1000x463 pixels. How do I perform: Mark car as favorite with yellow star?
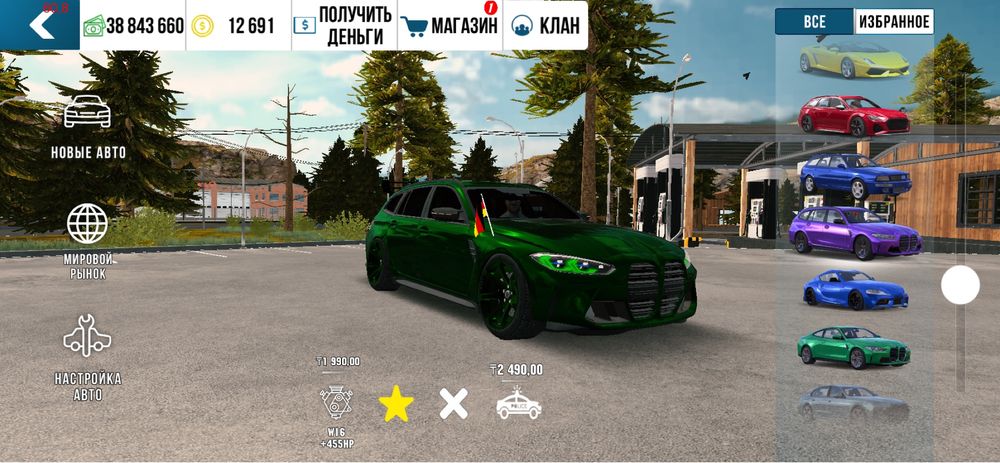[x=396, y=403]
